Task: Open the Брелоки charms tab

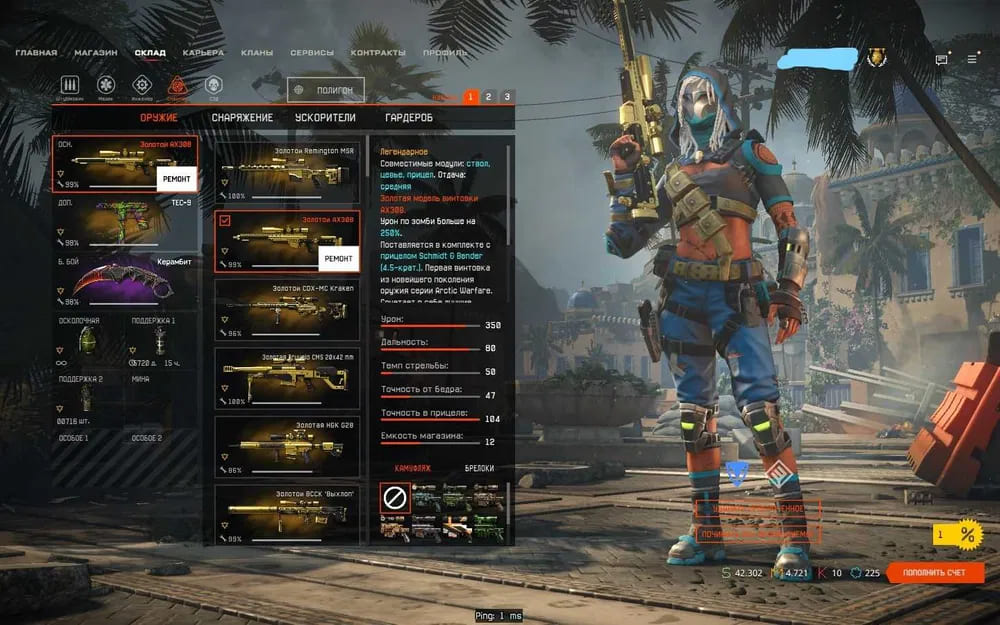Action: [x=479, y=468]
